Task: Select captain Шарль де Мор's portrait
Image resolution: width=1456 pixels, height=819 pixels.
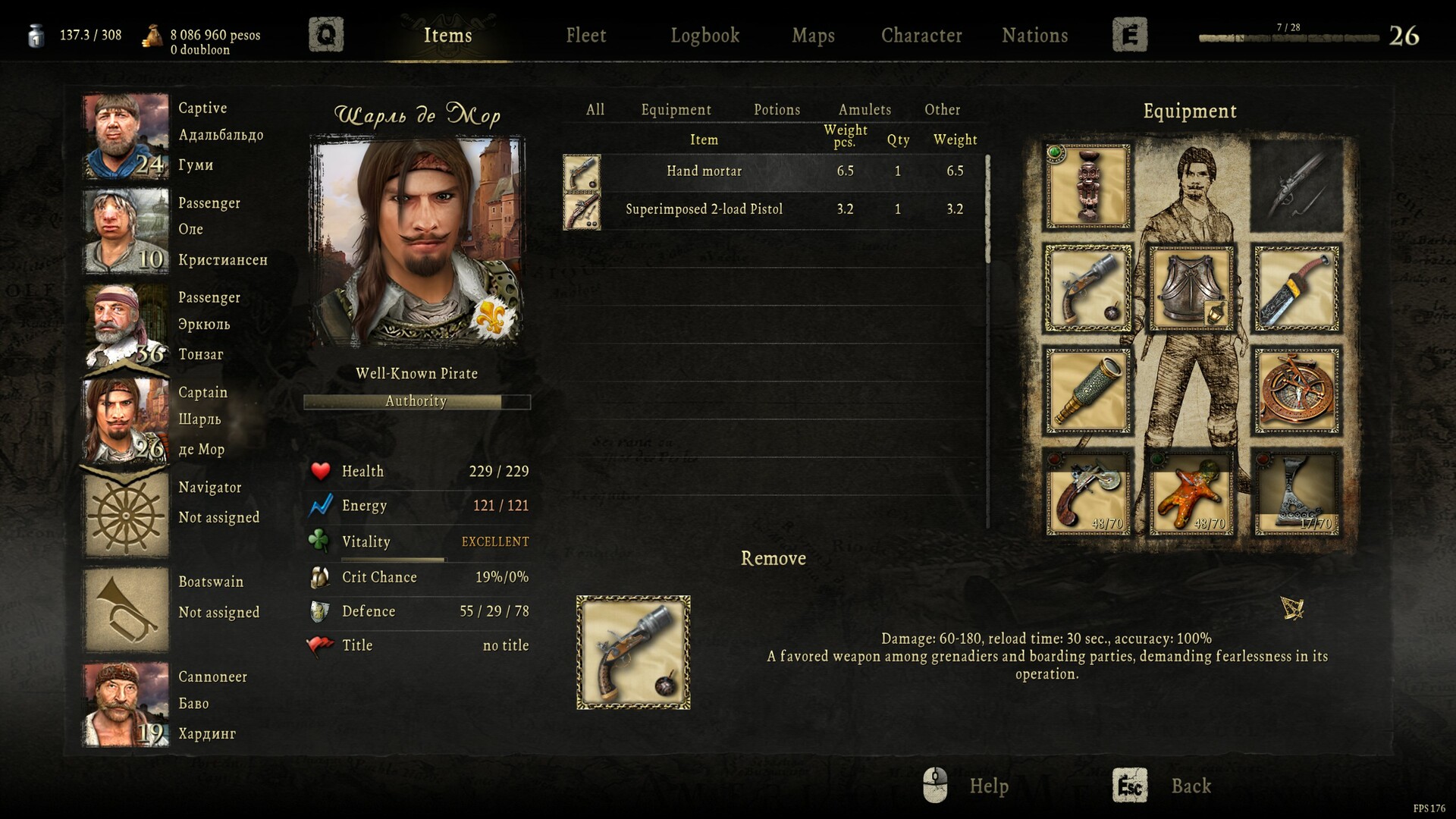Action: pyautogui.click(x=124, y=419)
